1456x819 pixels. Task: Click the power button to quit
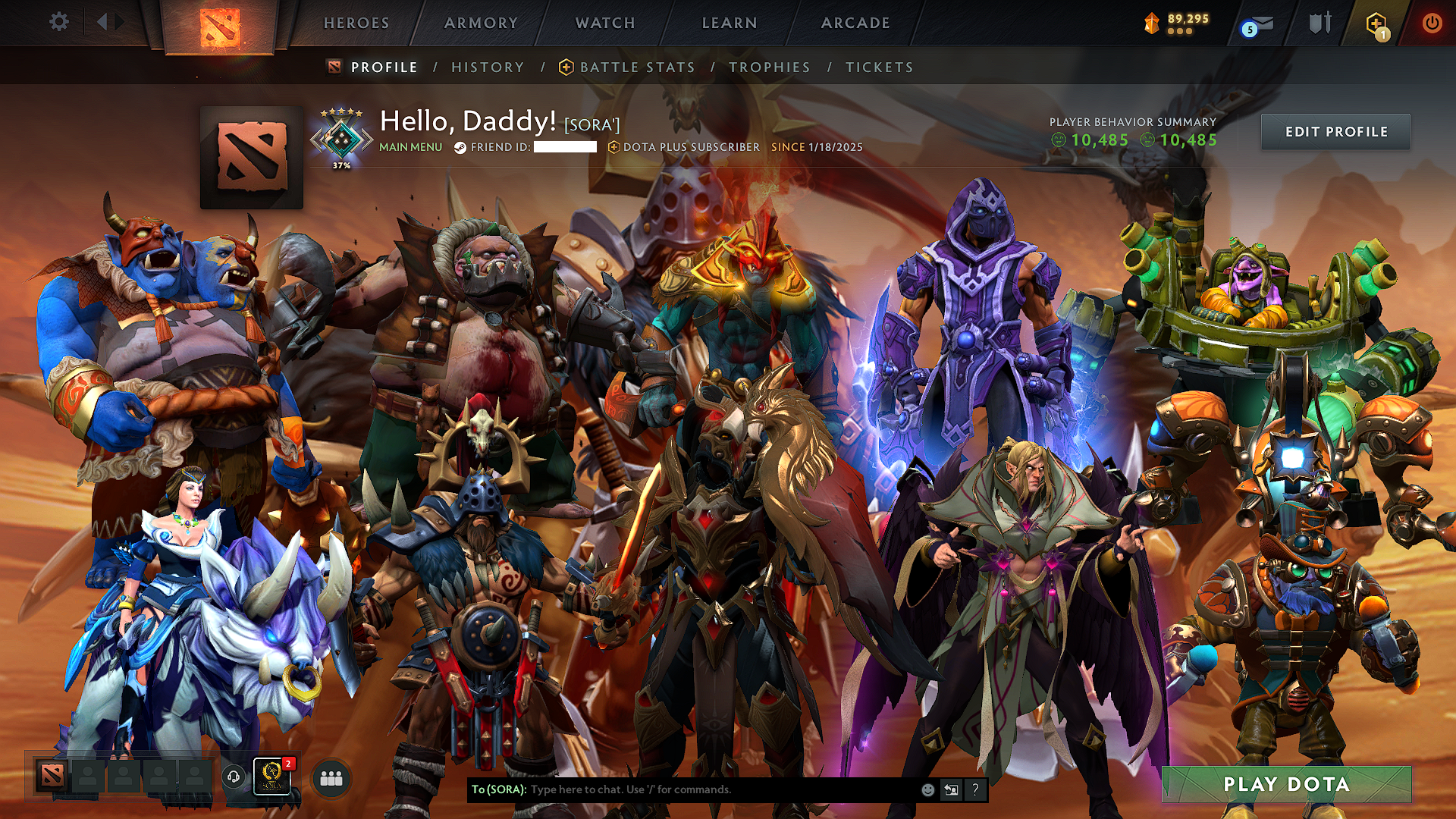coord(1433,23)
